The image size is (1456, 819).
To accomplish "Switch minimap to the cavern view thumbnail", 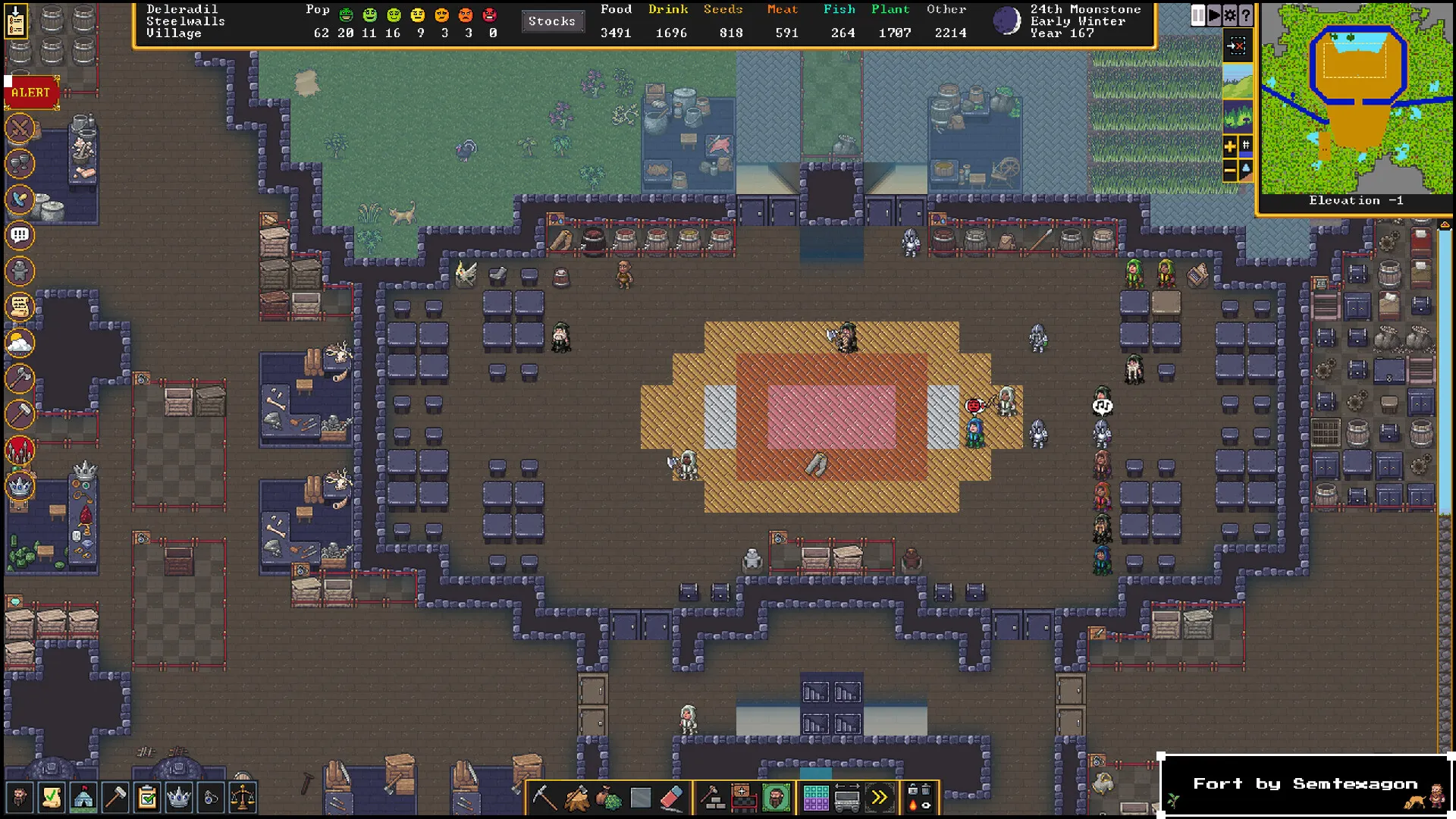I will (1238, 118).
